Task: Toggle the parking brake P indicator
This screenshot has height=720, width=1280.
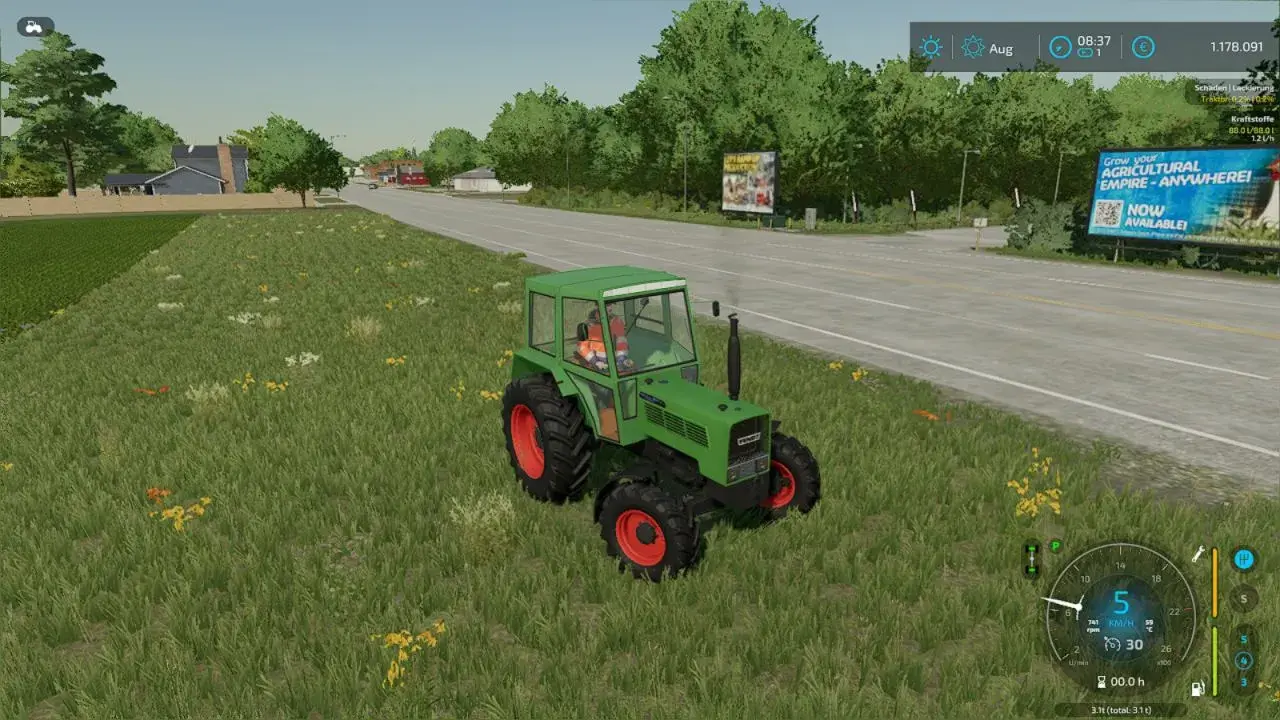Action: (1055, 545)
